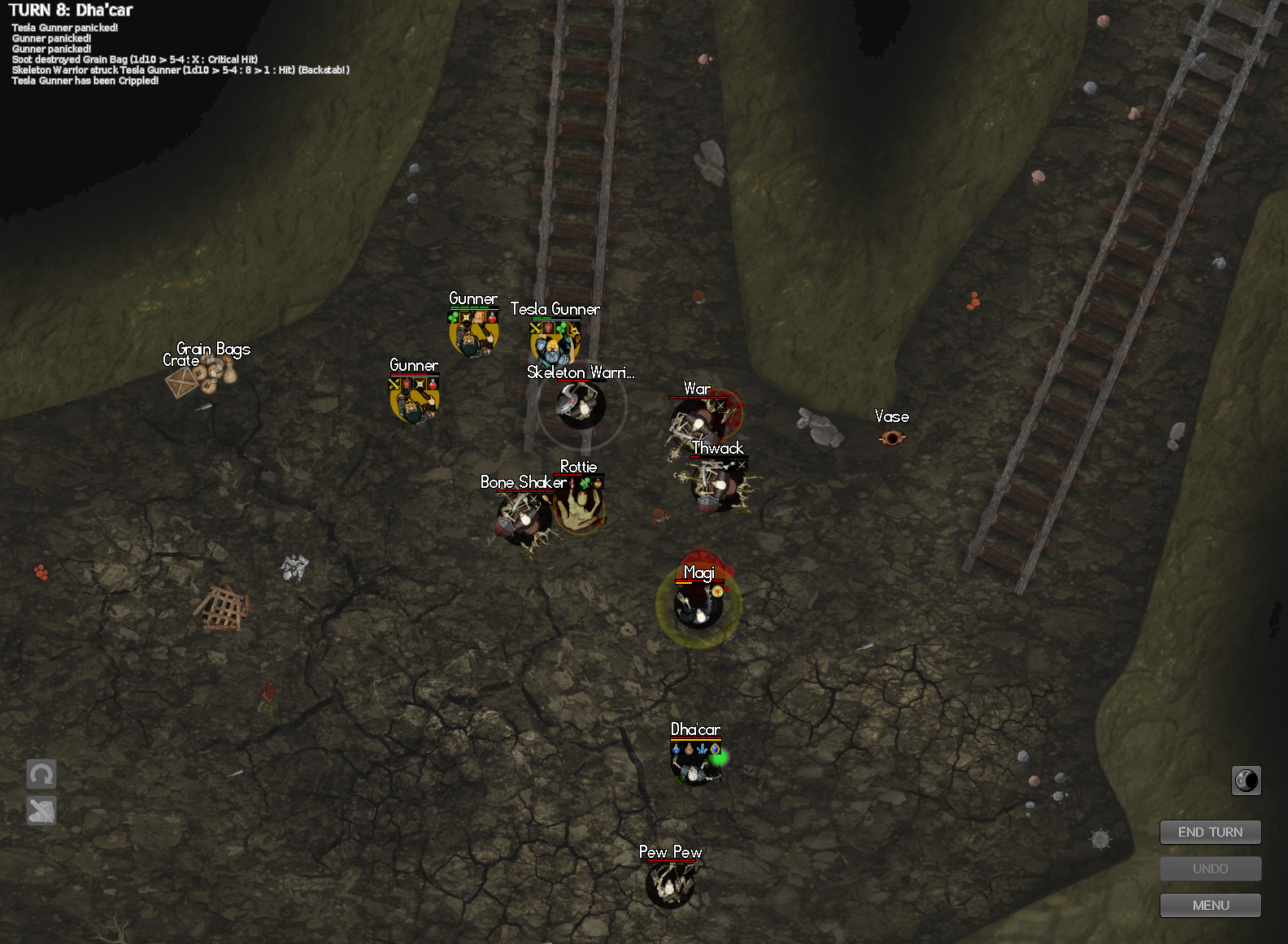Select the Pew Pew unit token
Screen dimensions: 1288x944
pyautogui.click(x=670, y=885)
